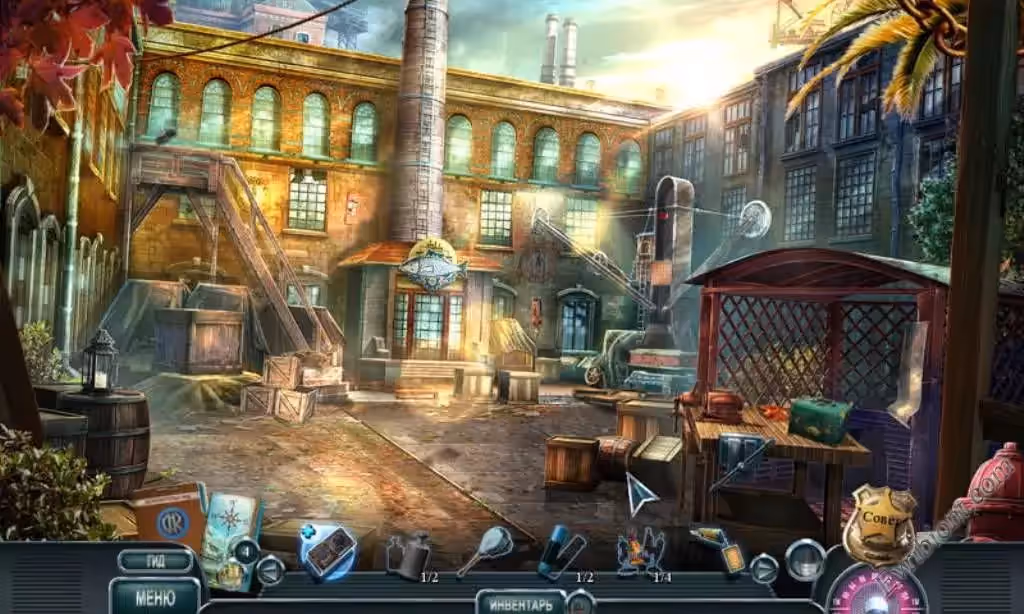This screenshot has width=1024, height=614.
Task: Click the ИНВЕНТАРЬ inventory label
Action: (520, 603)
